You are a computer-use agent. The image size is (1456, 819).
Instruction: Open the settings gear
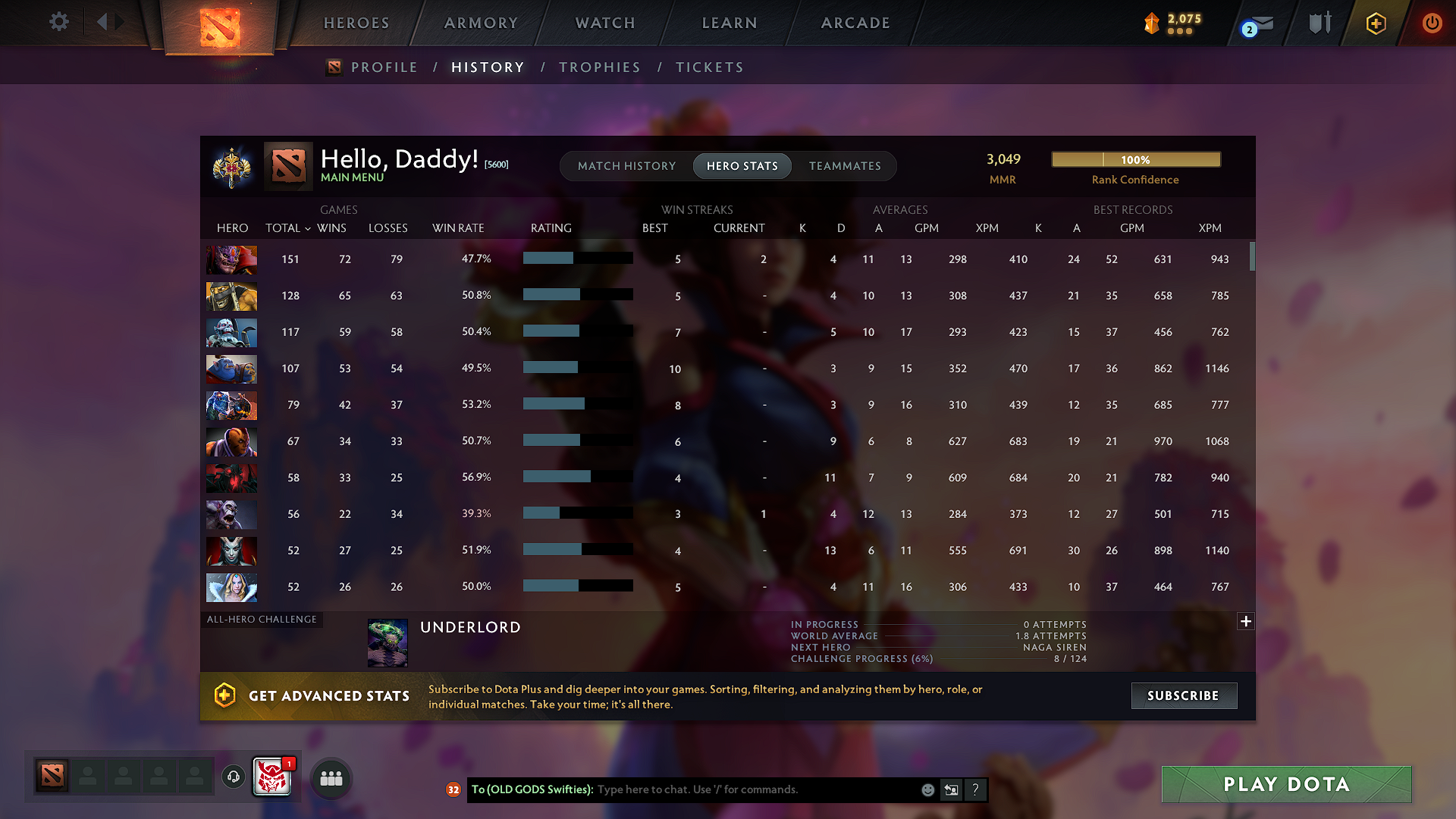tap(58, 22)
